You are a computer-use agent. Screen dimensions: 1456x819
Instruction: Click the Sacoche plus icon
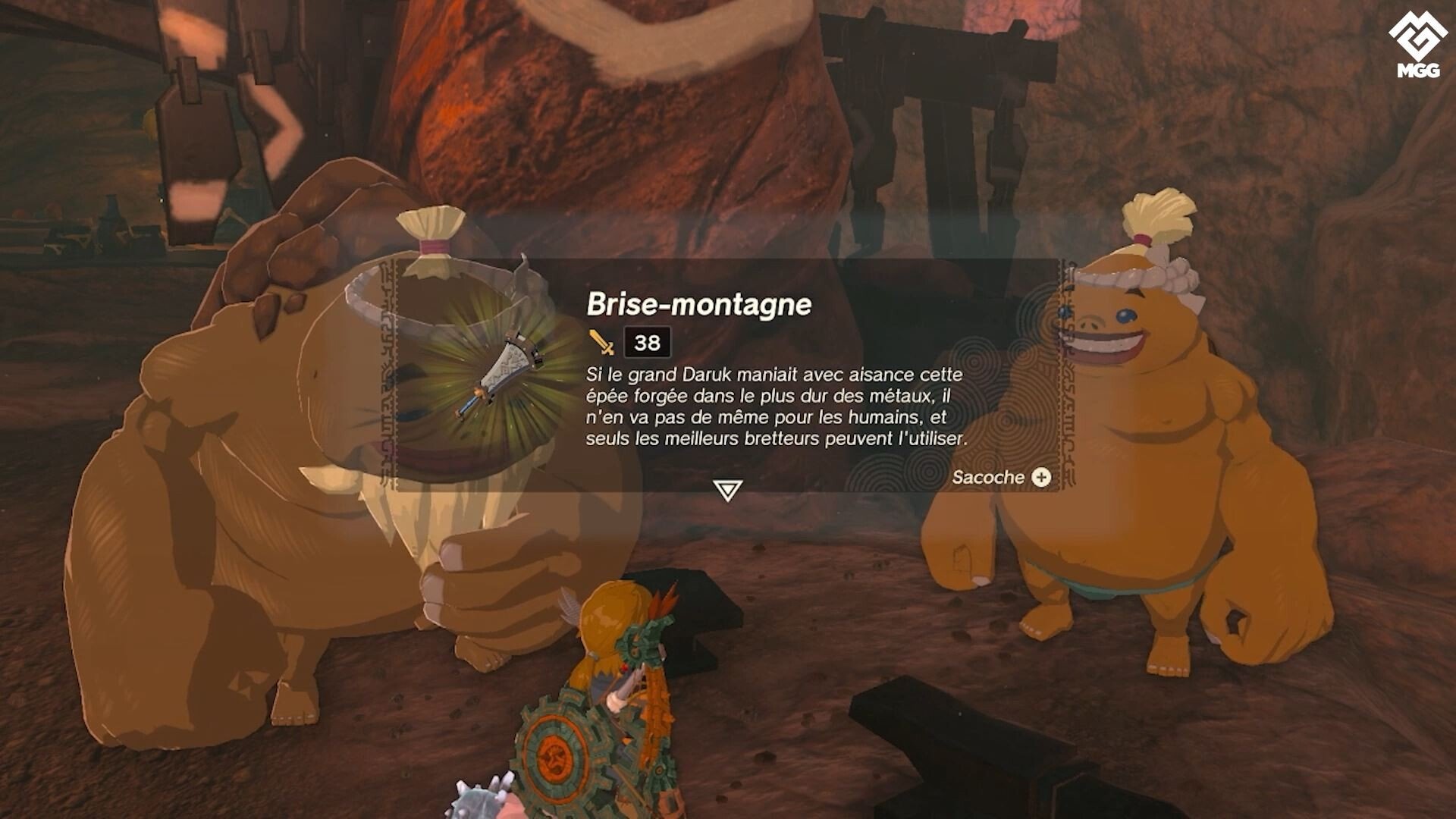[1042, 476]
